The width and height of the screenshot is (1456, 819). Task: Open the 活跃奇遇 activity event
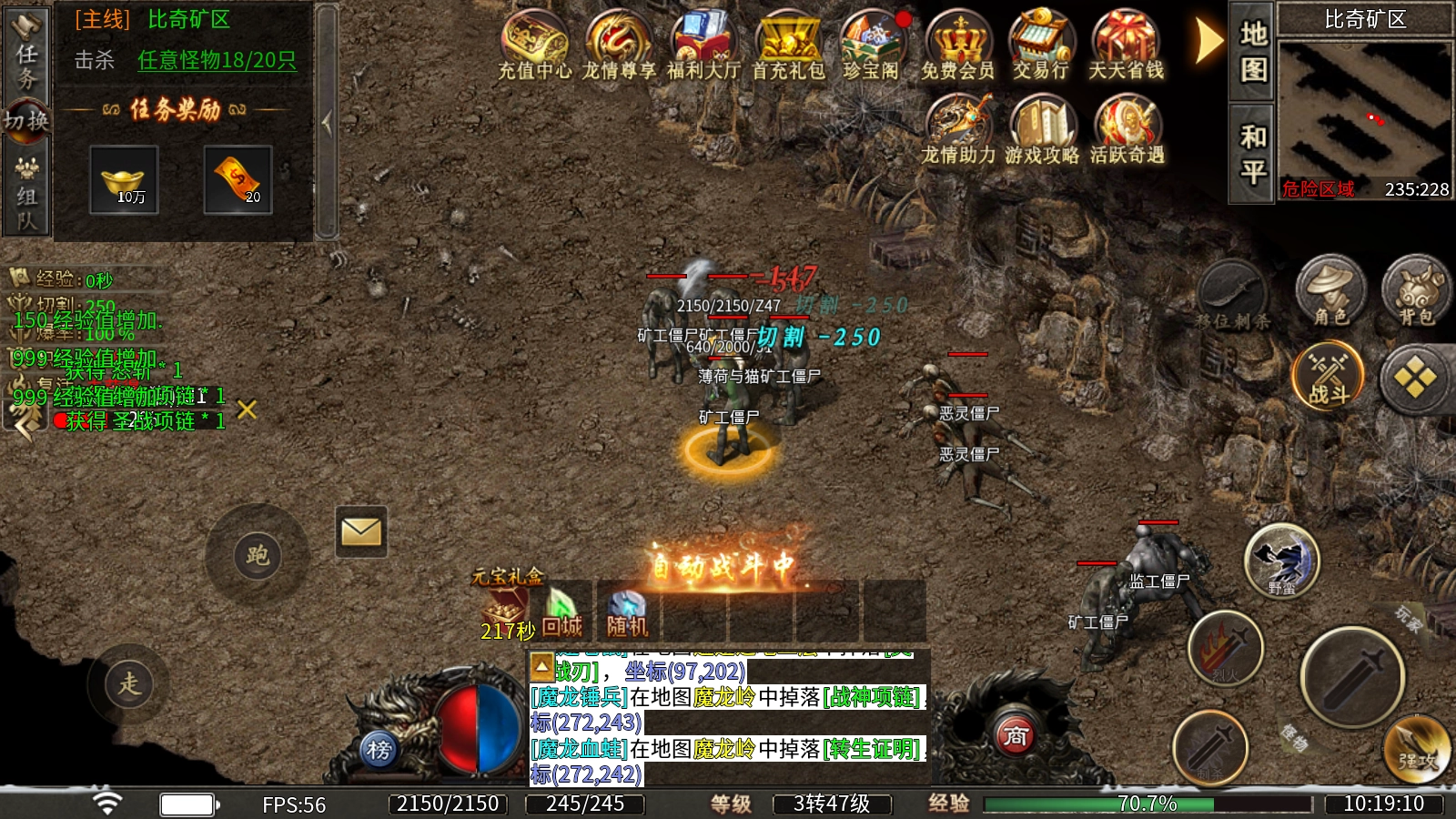point(1127,130)
